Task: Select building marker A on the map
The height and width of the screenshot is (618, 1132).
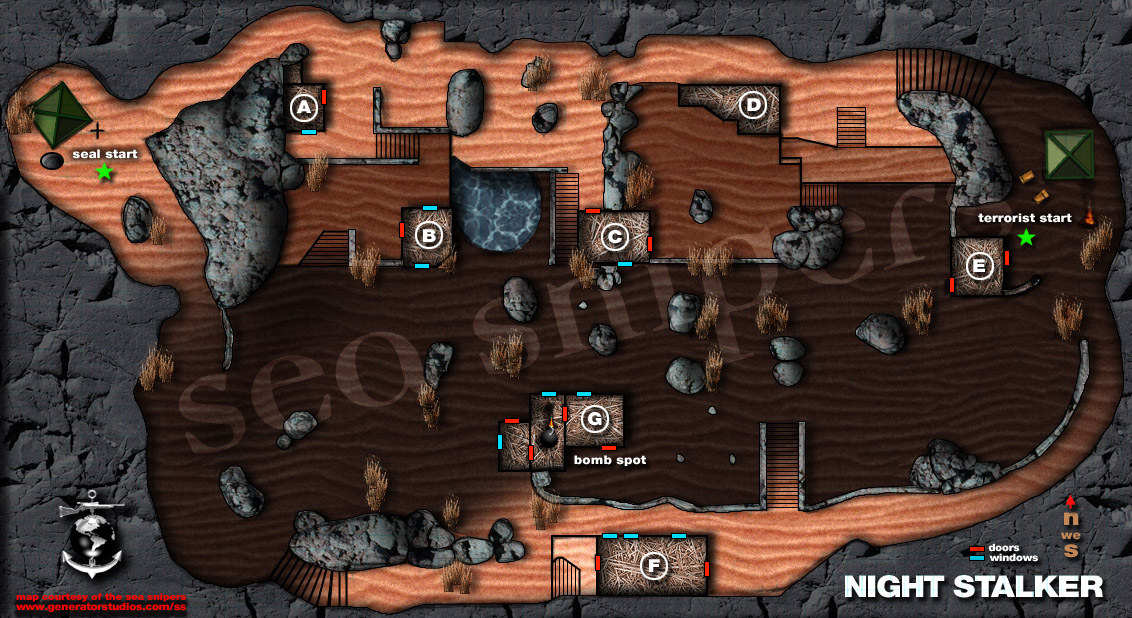Action: [x=303, y=107]
